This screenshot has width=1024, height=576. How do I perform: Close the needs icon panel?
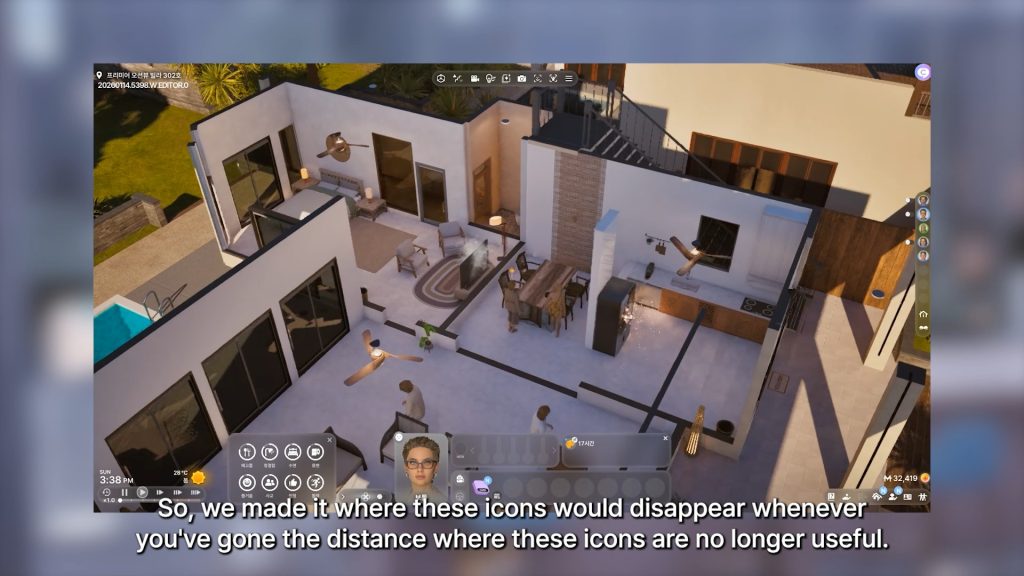click(x=329, y=439)
